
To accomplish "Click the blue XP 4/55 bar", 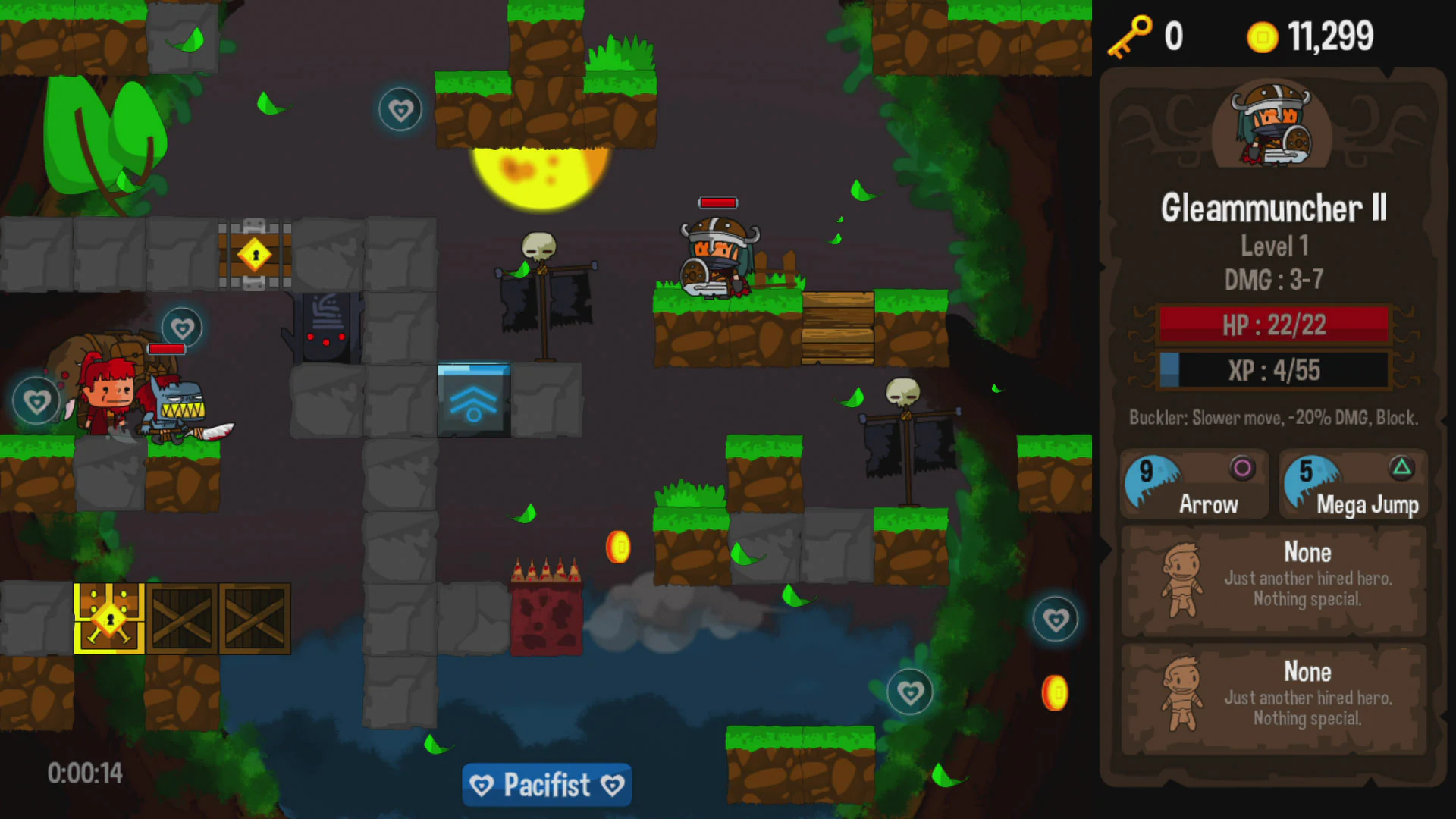I will click(x=1272, y=370).
